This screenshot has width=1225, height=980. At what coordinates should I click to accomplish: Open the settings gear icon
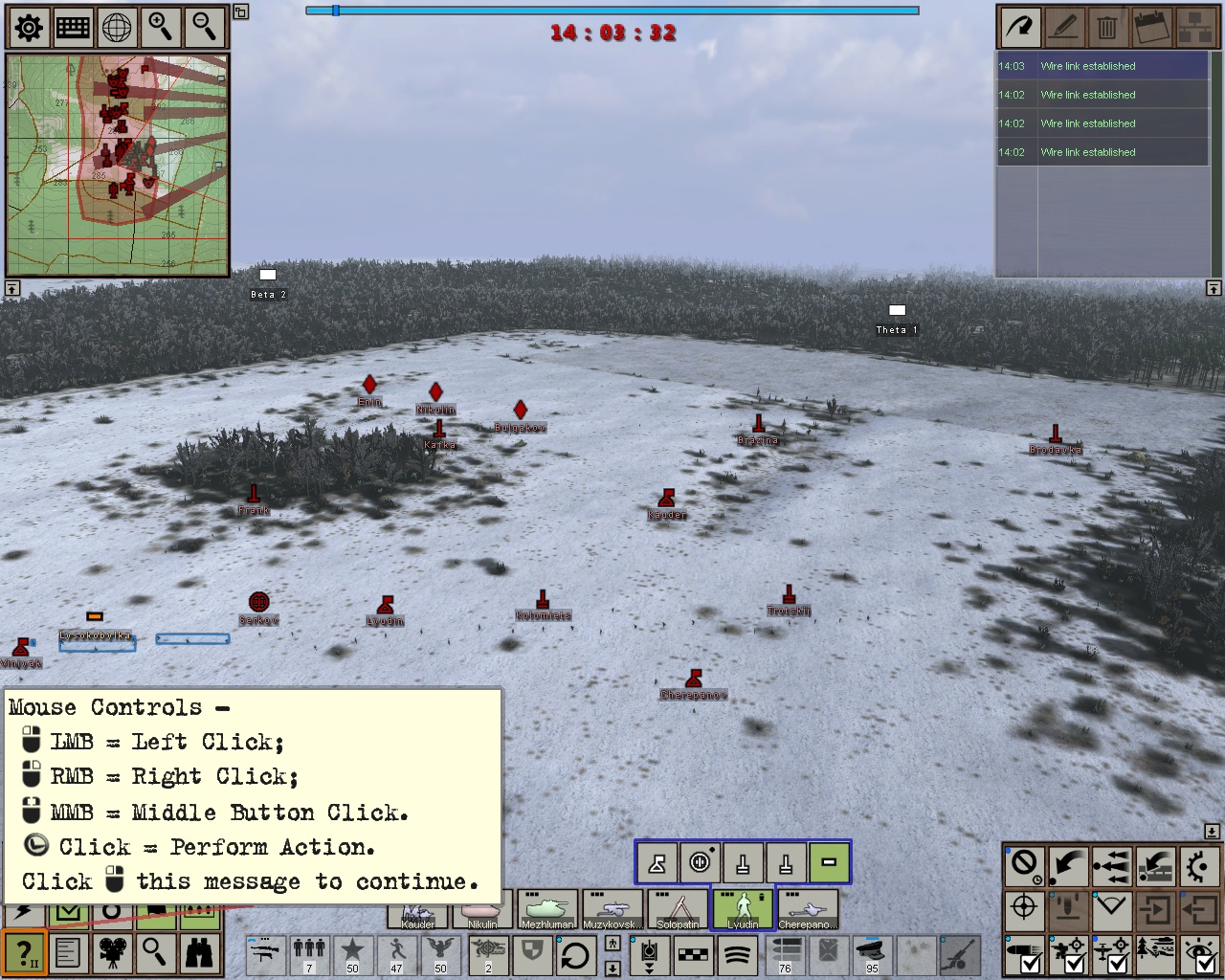[28, 27]
